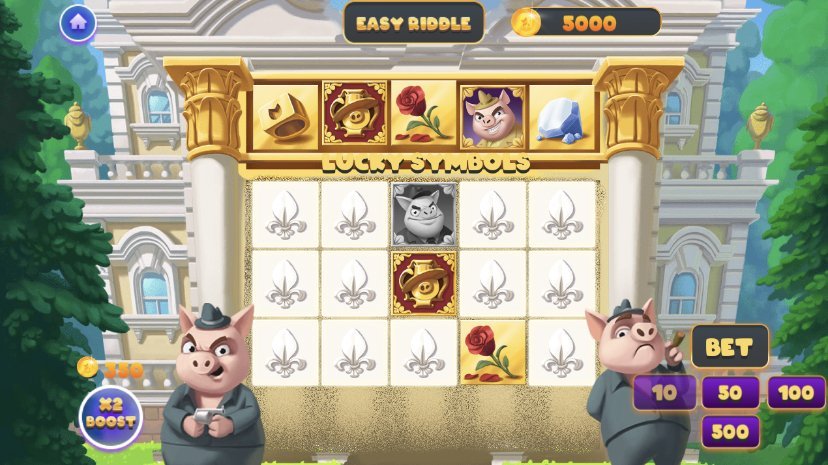828x465 pixels.
Task: Set the bet to 10
Action: pyautogui.click(x=664, y=392)
